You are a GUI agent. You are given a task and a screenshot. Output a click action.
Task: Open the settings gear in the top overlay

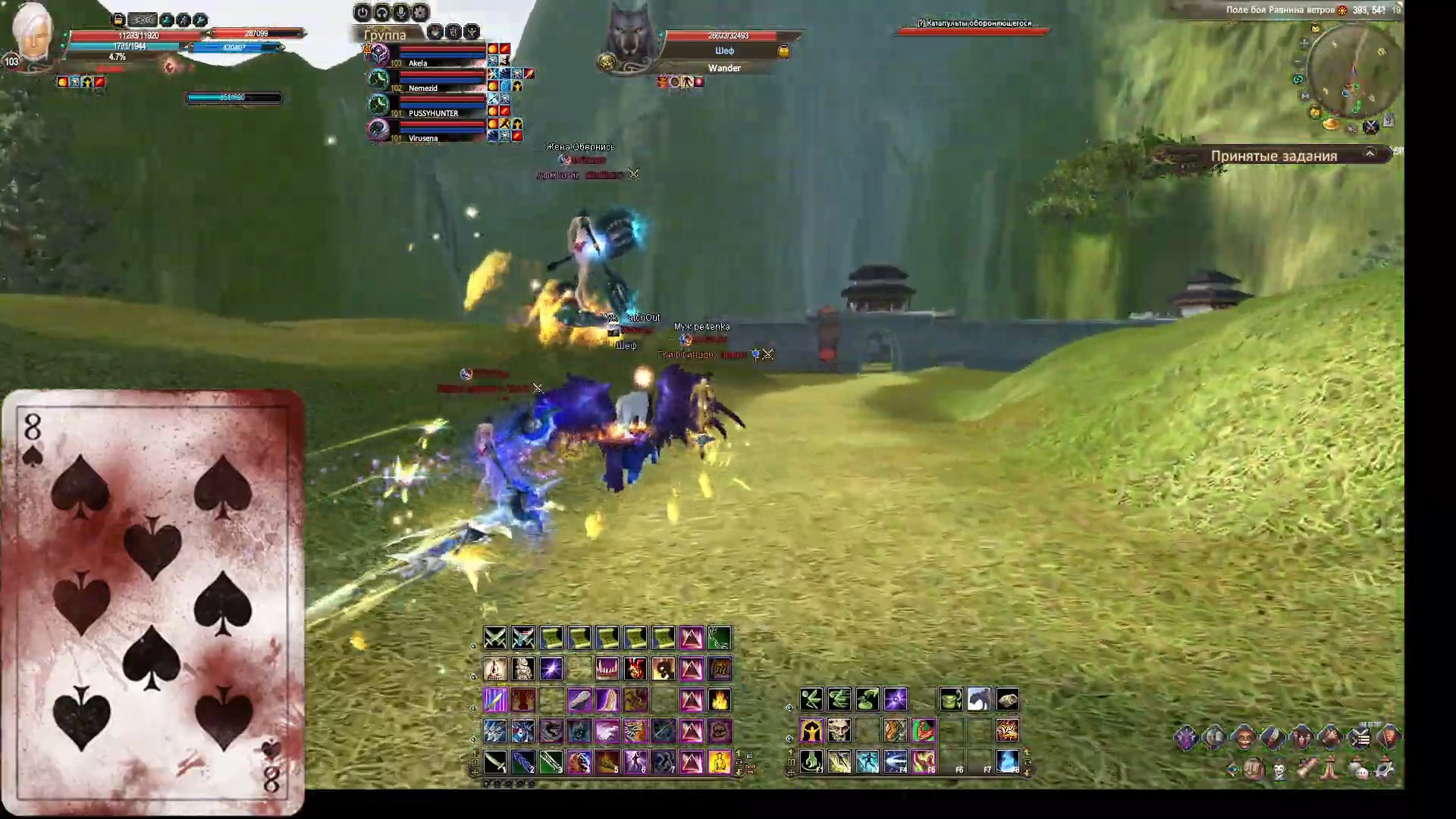(419, 12)
